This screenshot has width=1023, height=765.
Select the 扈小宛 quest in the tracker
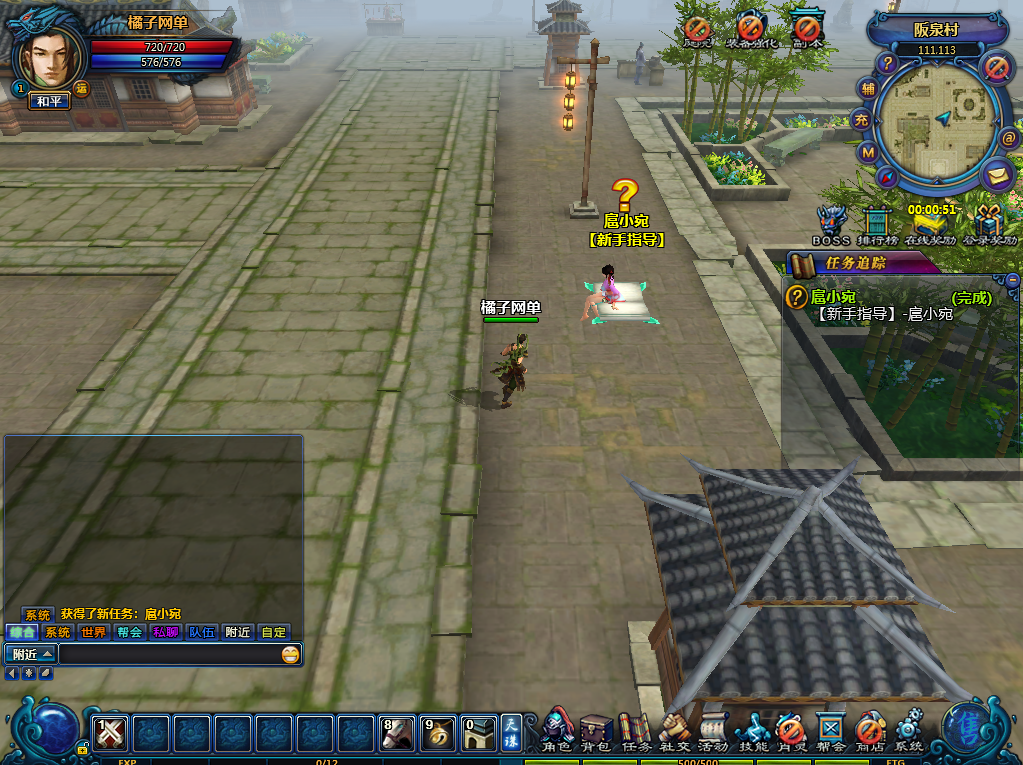833,297
